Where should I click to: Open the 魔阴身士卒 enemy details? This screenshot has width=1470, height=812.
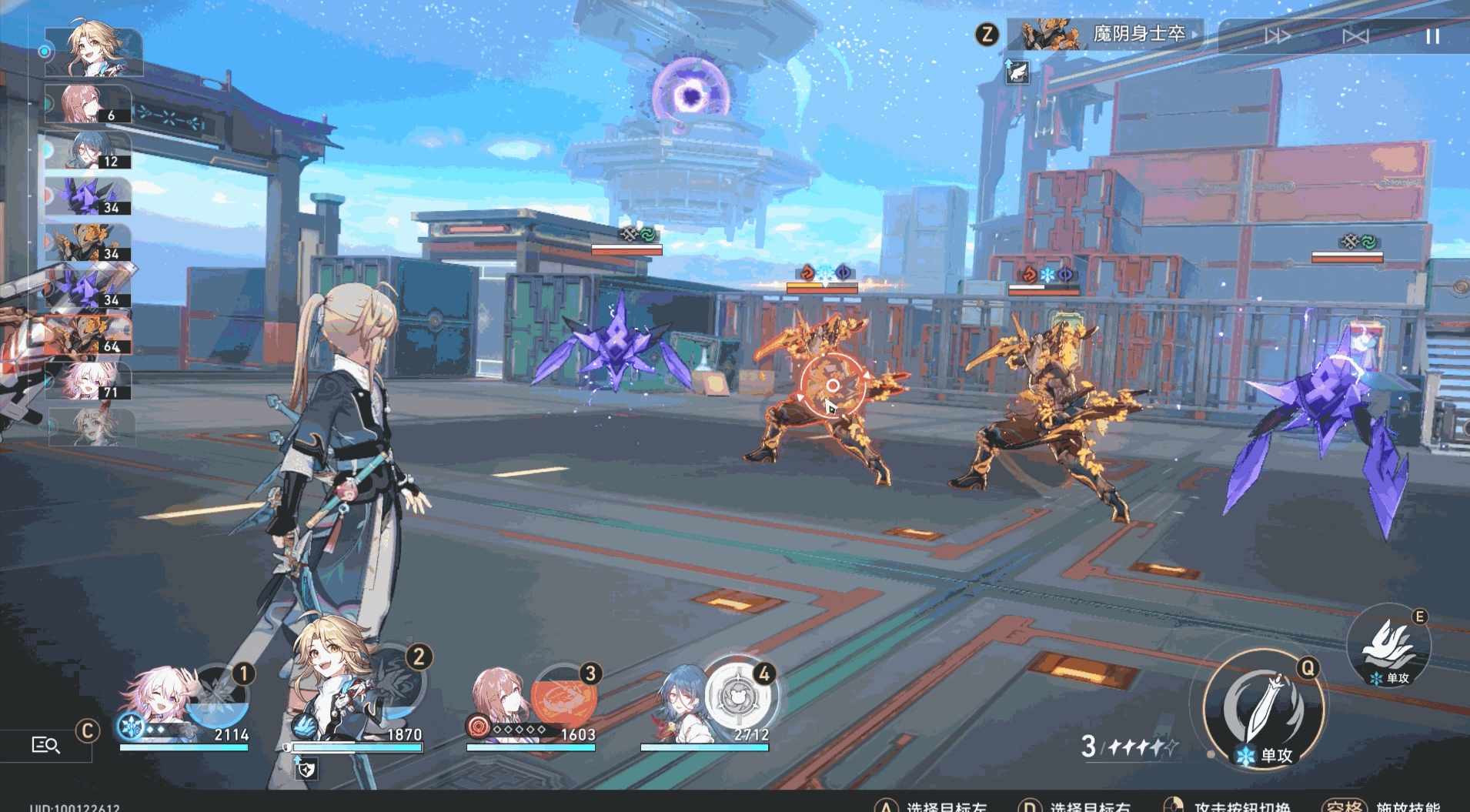pyautogui.click(x=1105, y=35)
